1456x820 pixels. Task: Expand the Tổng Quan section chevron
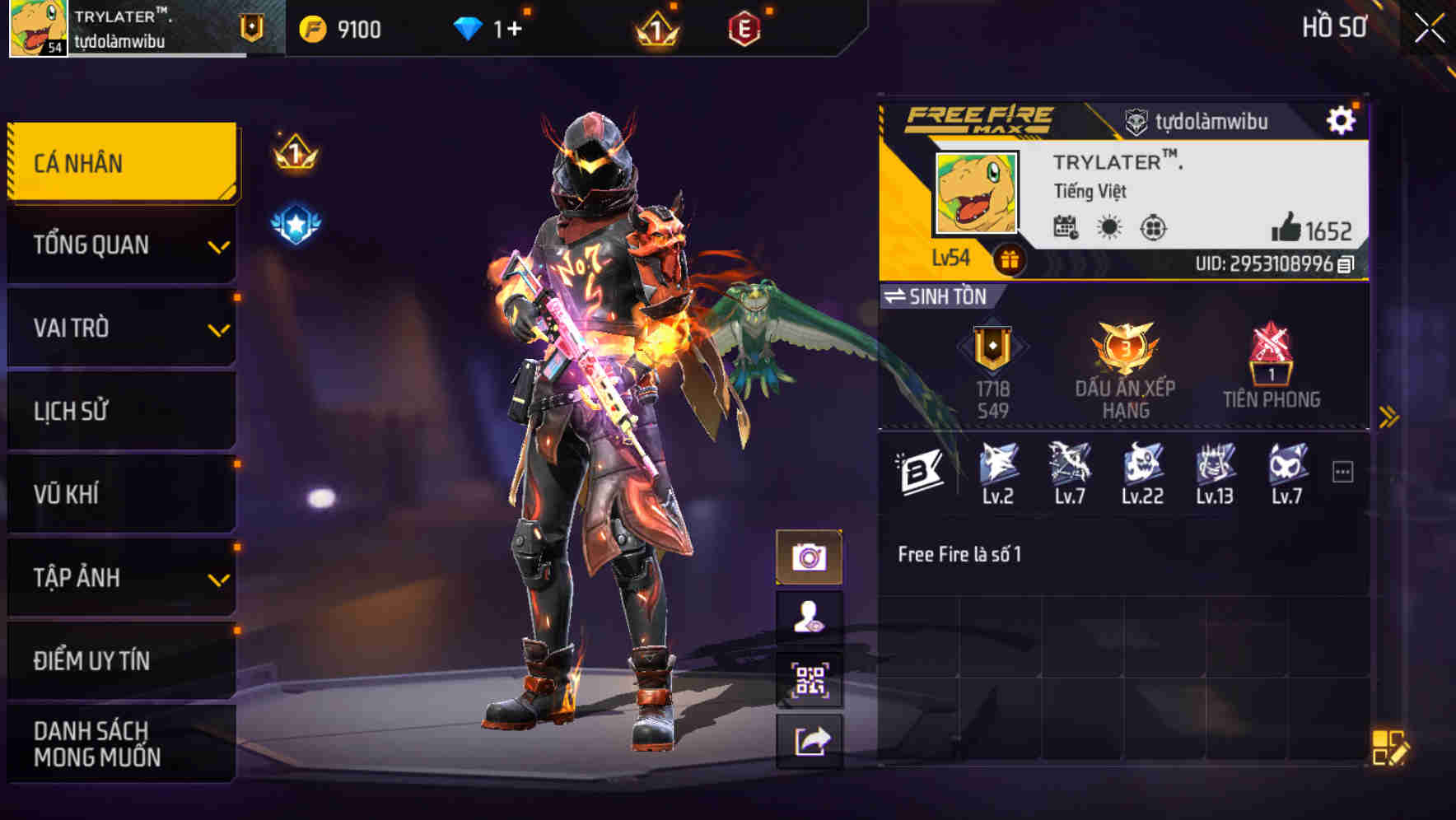pos(219,245)
